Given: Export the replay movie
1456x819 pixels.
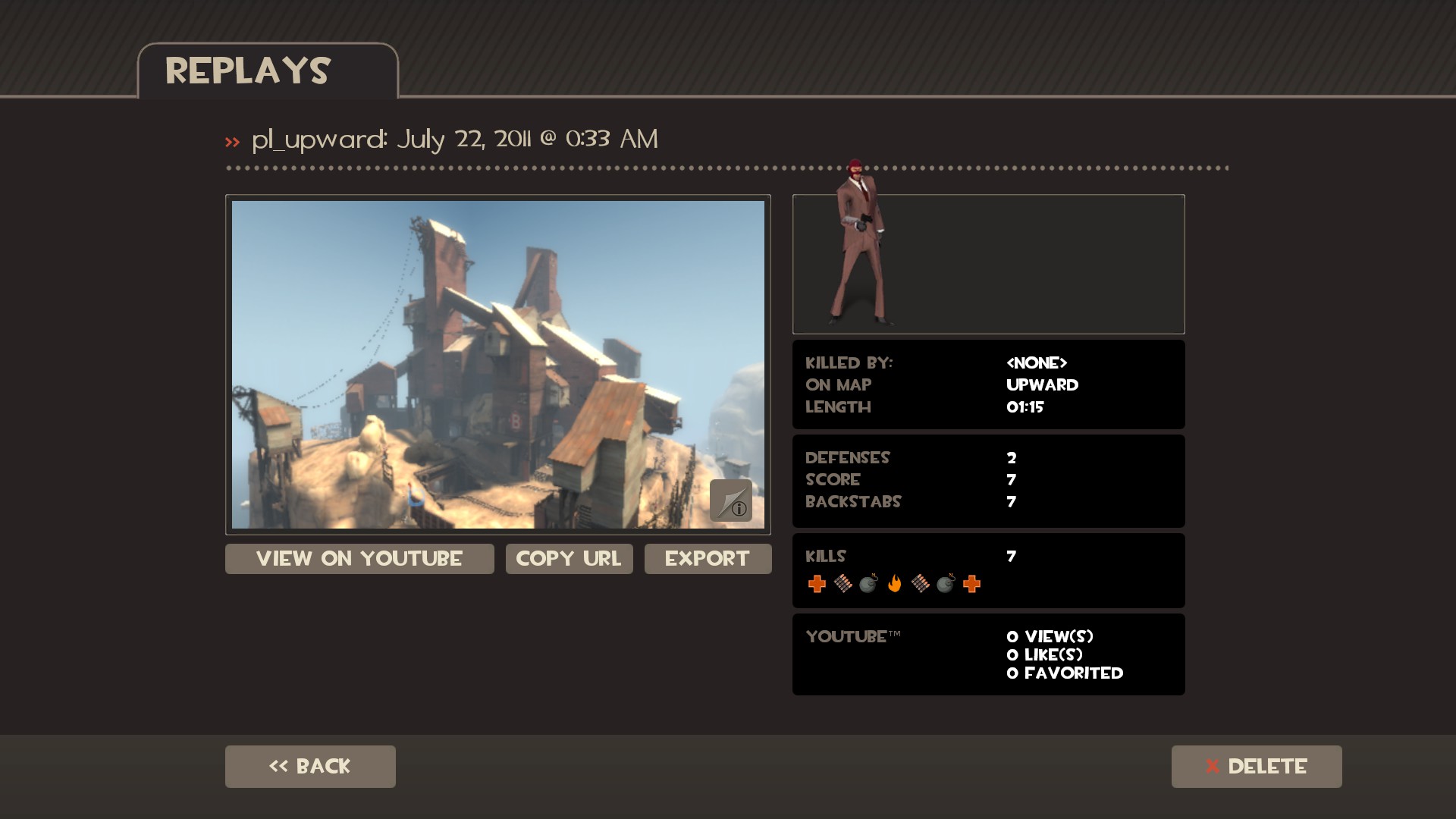Looking at the screenshot, I should (x=708, y=559).
